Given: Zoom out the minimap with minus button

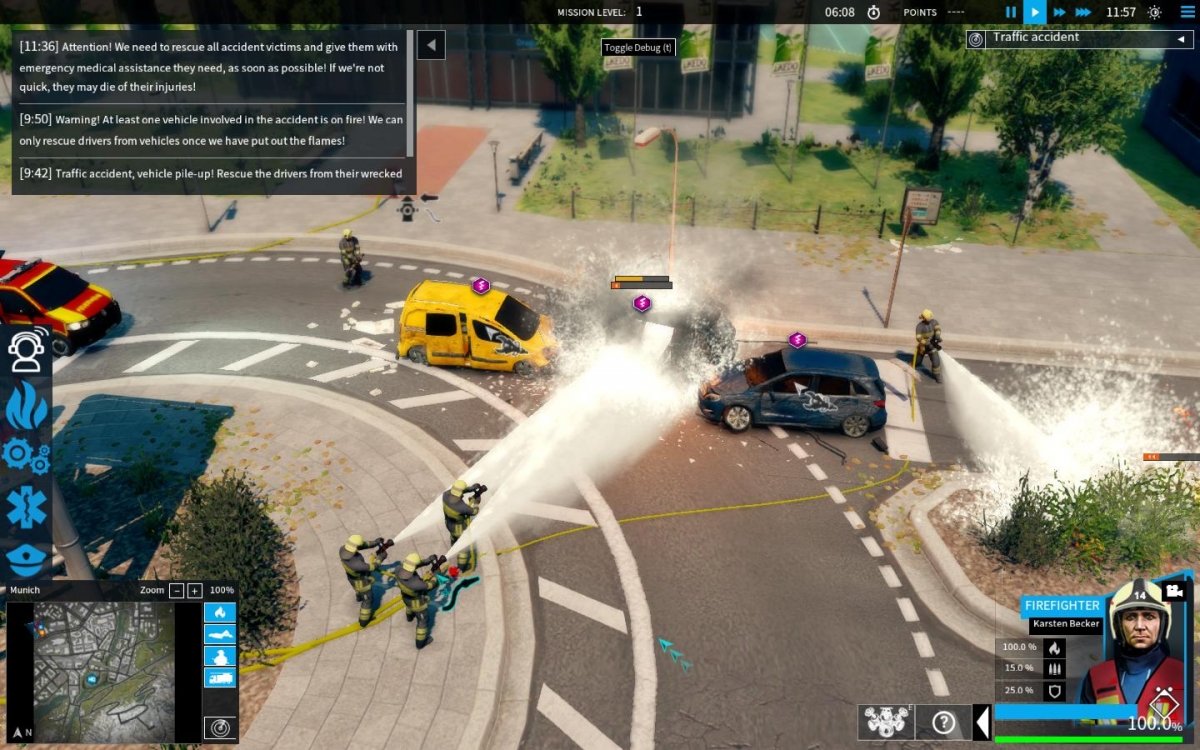Looking at the screenshot, I should (177, 590).
